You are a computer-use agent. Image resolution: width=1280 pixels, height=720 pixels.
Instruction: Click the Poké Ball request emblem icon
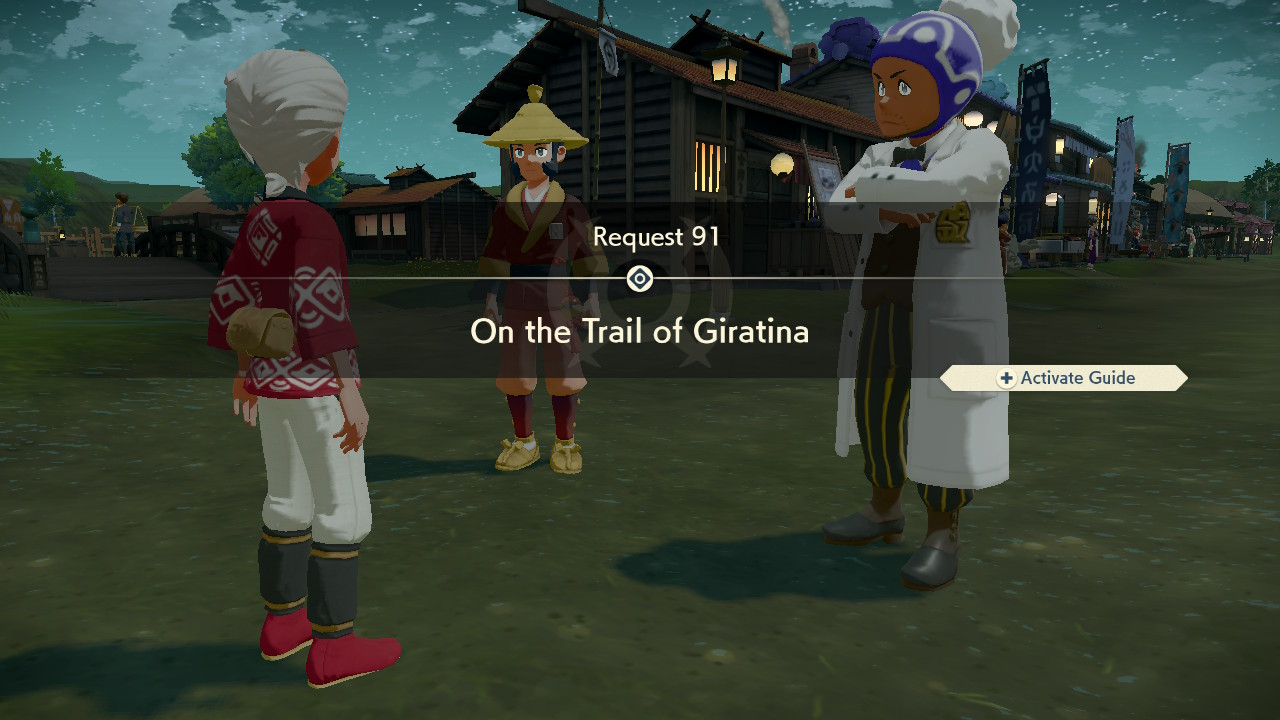pos(640,279)
